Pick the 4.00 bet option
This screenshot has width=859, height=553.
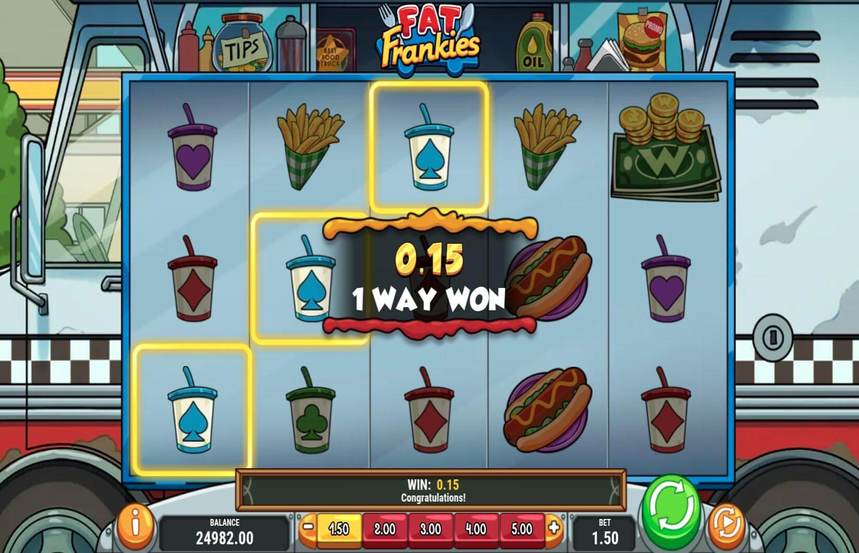tap(476, 527)
